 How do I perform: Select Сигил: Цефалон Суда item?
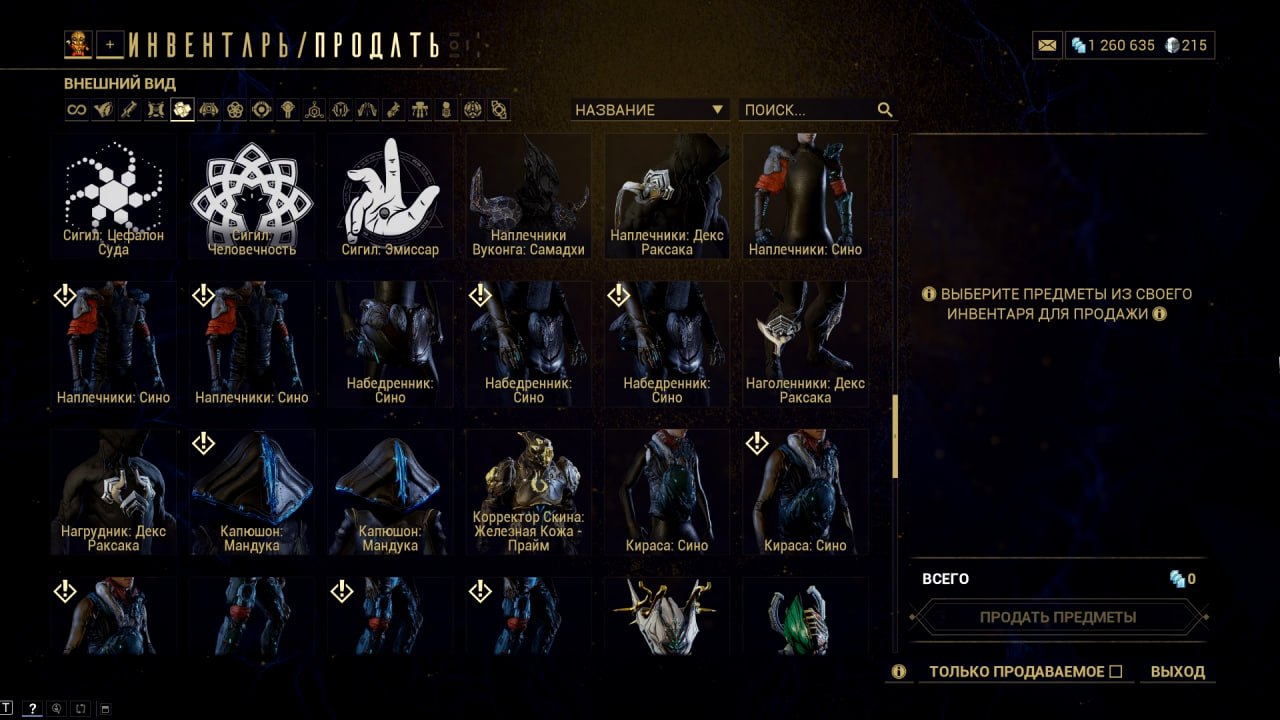(x=114, y=197)
